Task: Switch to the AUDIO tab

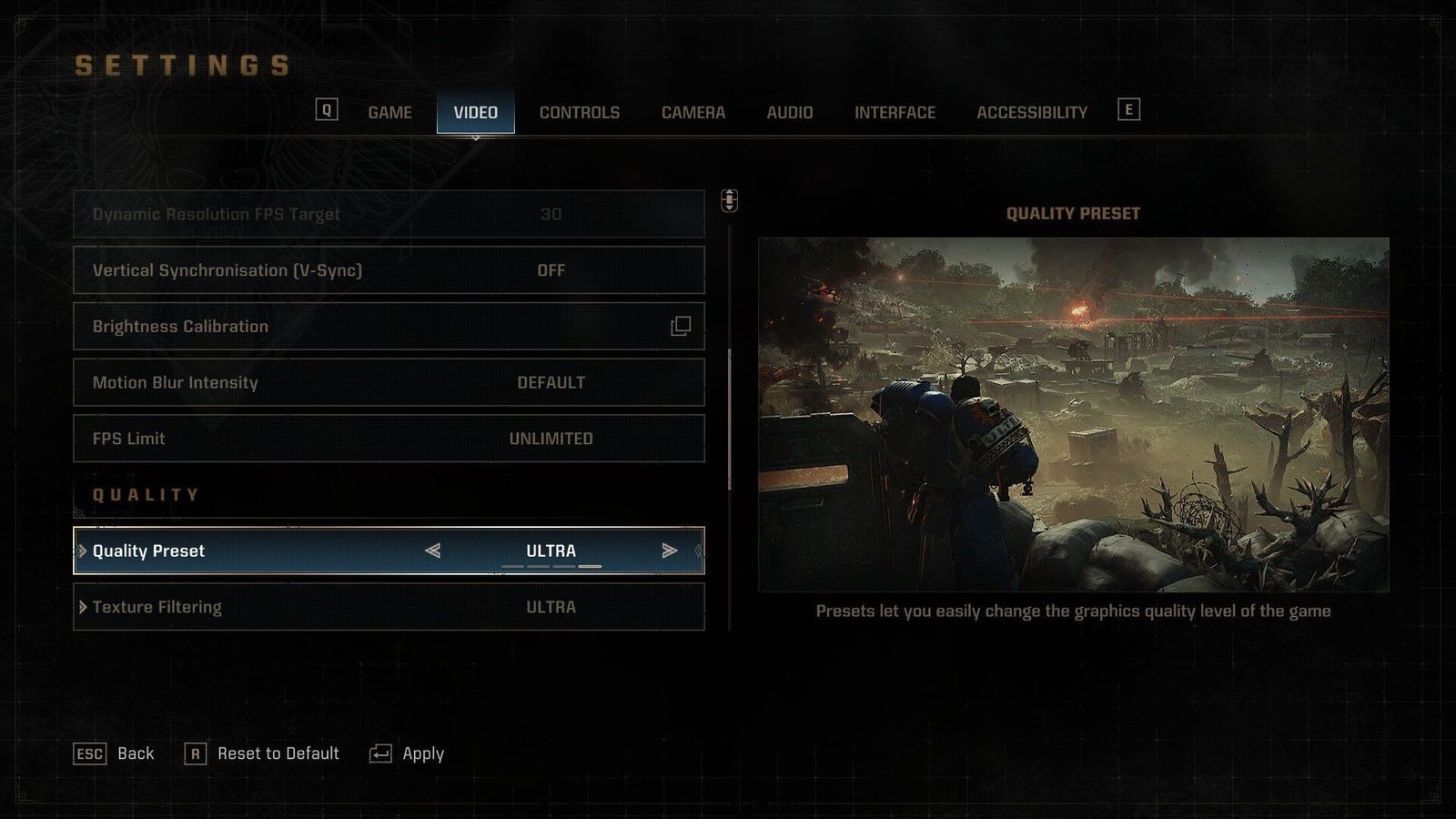Action: click(791, 112)
